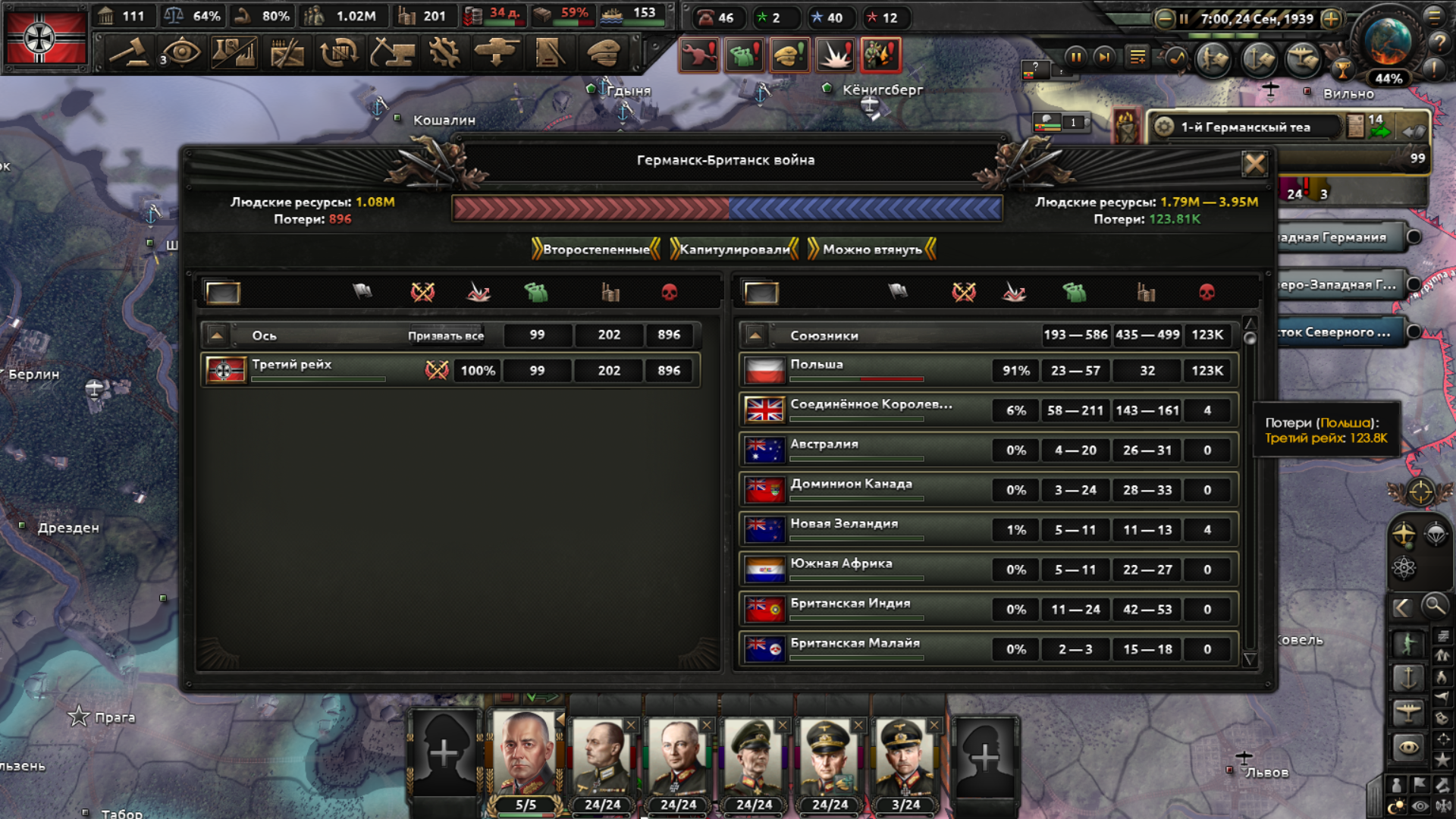Viewport: 1456px width, 819px height.
Task: Toggle the Можно втянуть filter
Action: pyautogui.click(x=872, y=249)
